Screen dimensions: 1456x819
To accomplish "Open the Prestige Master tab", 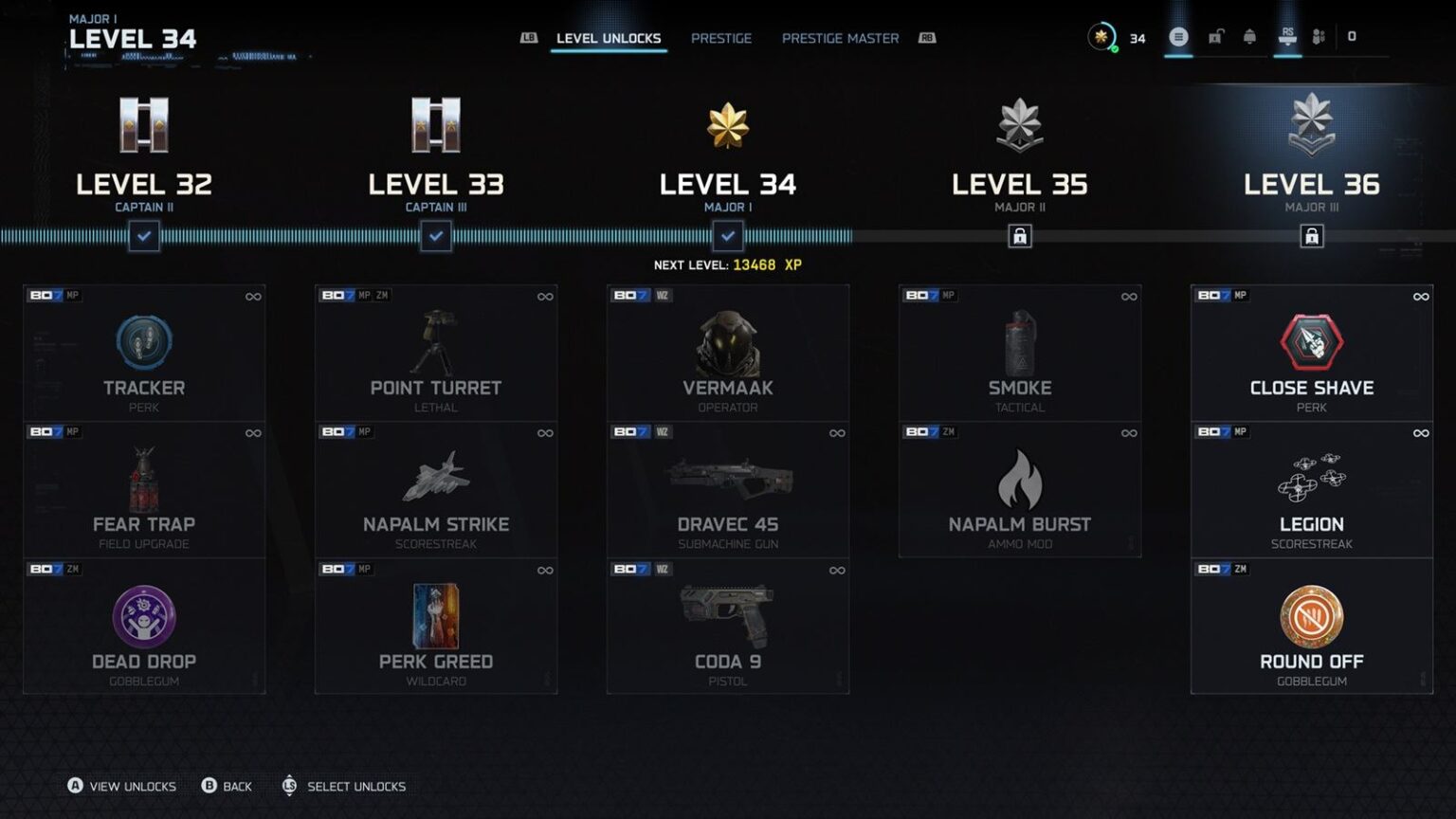I will (840, 38).
